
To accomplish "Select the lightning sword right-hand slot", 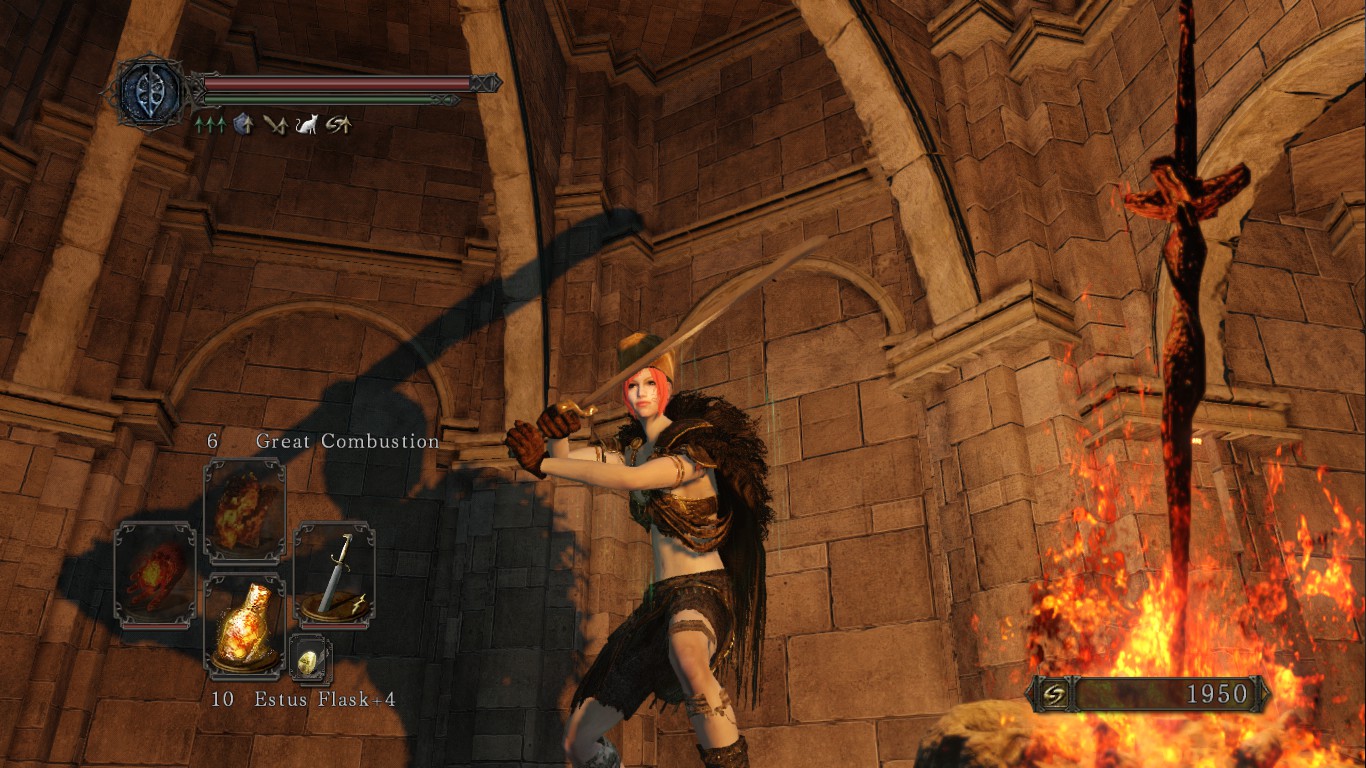I will point(335,575).
